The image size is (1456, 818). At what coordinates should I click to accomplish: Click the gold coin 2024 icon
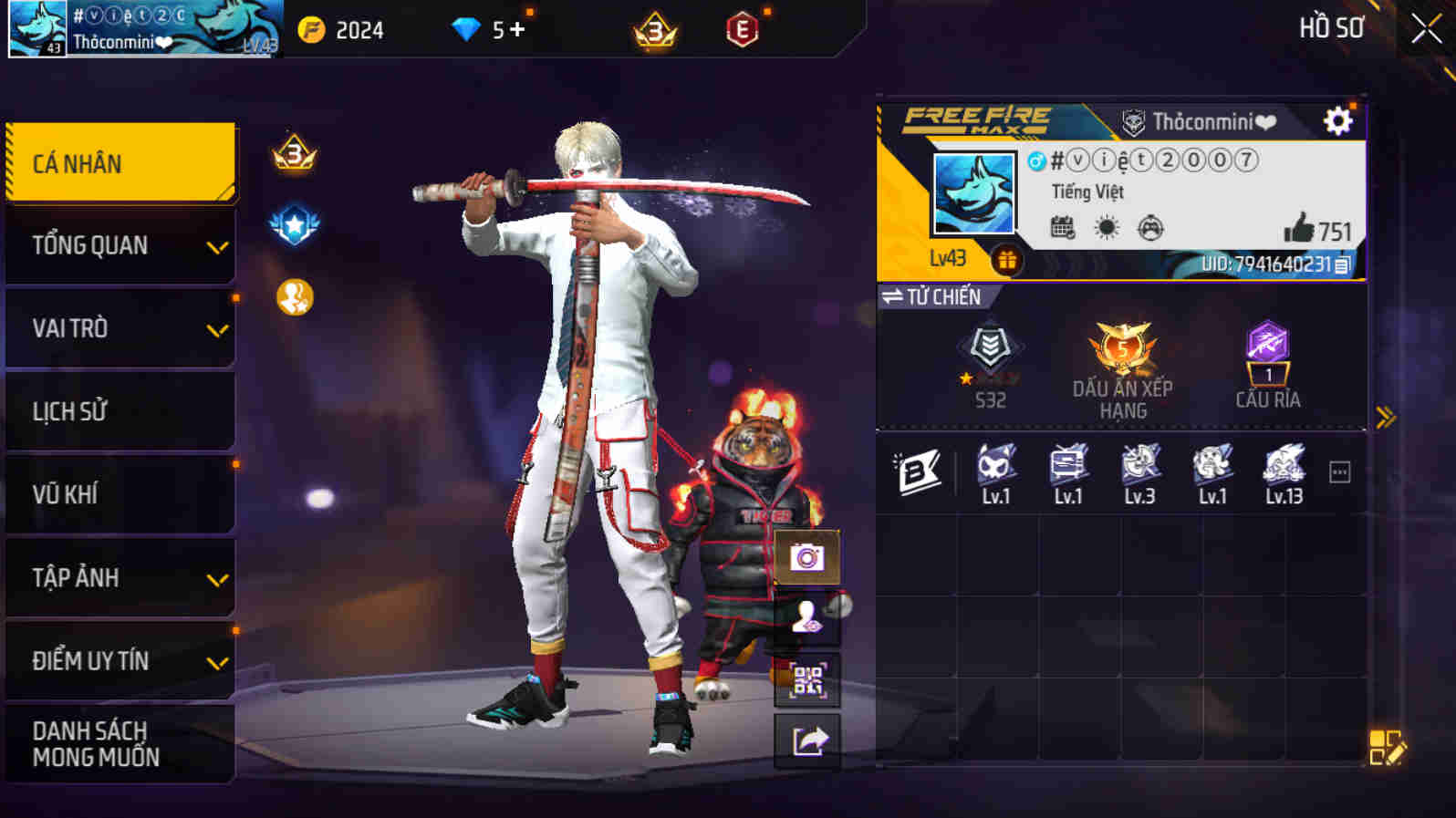pyautogui.click(x=311, y=28)
